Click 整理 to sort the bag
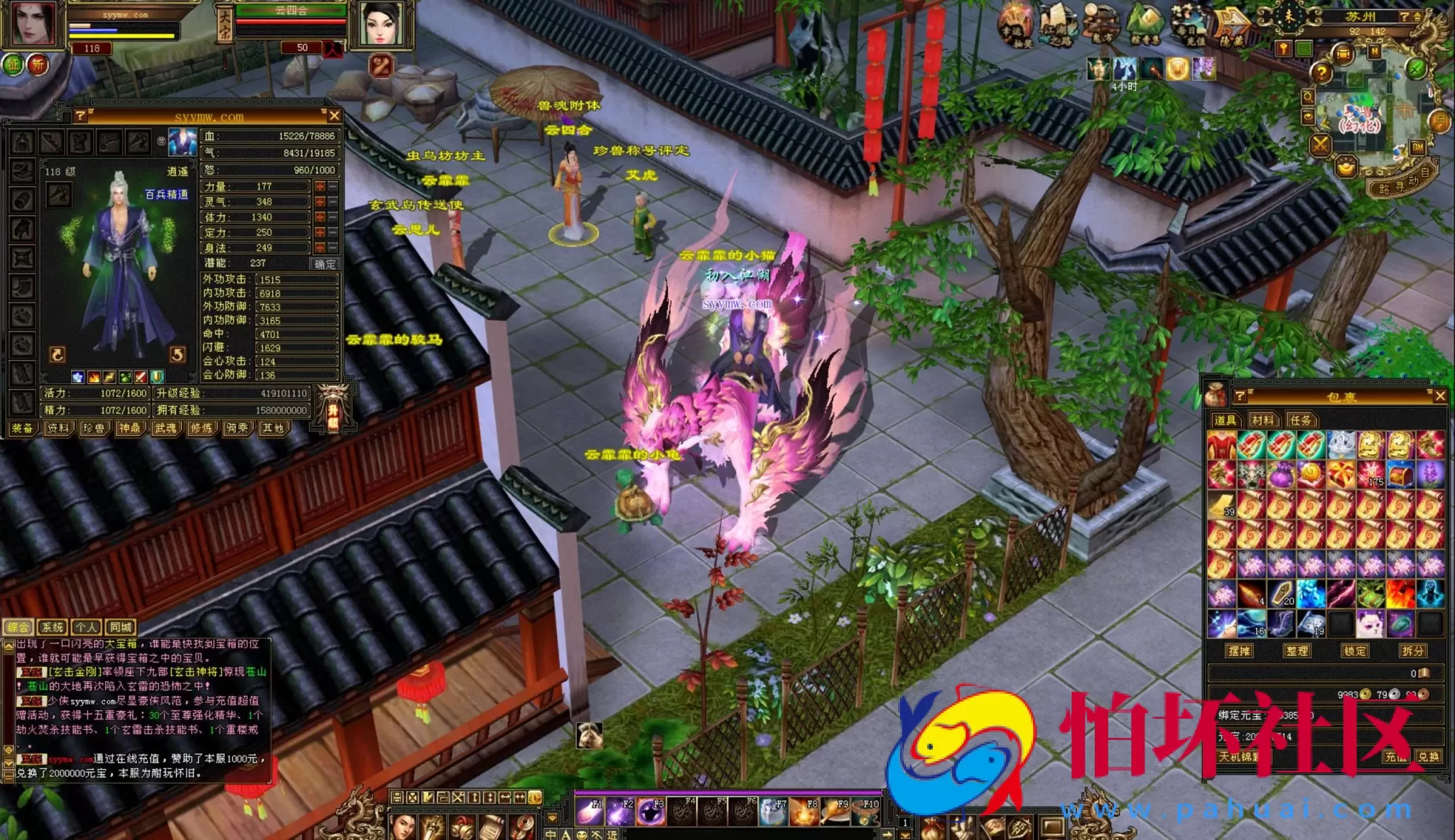The width and height of the screenshot is (1455, 840). [x=1297, y=650]
